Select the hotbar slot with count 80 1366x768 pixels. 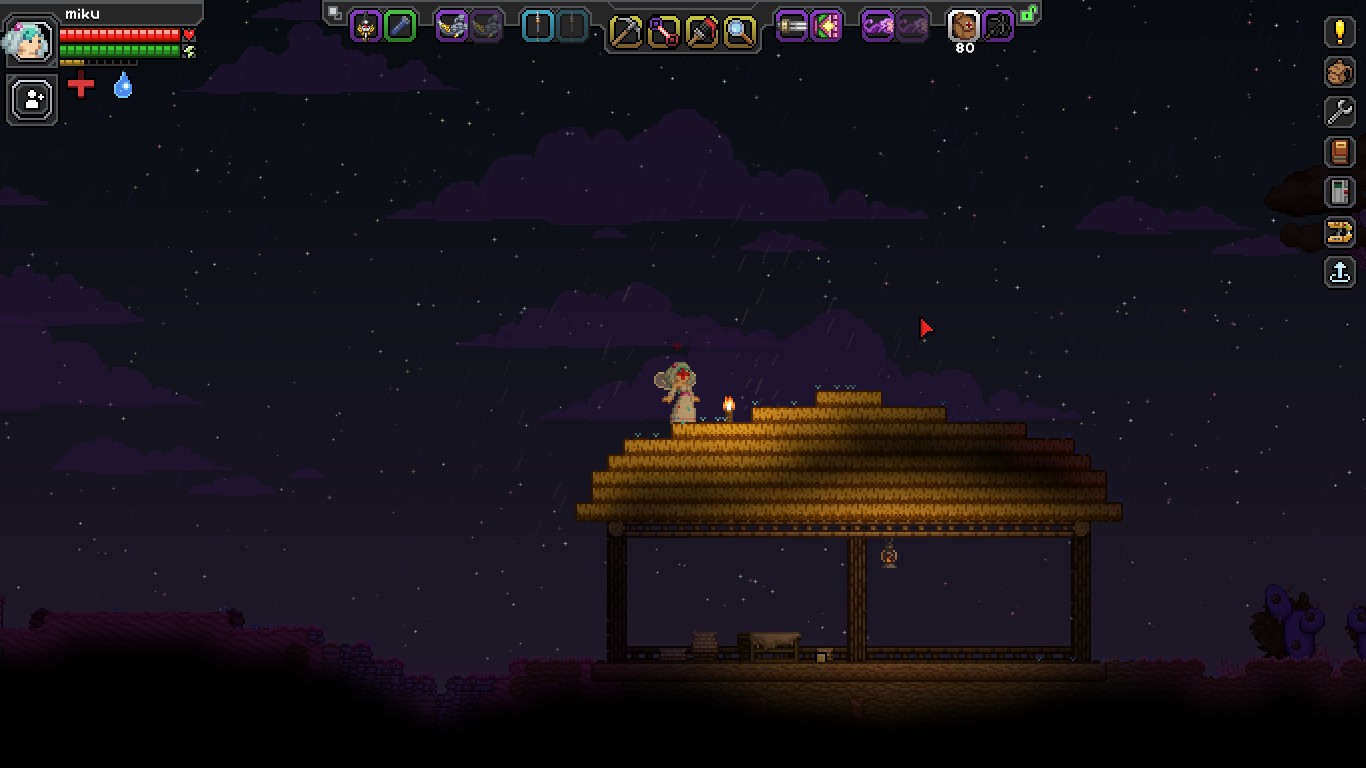pyautogui.click(x=964, y=26)
